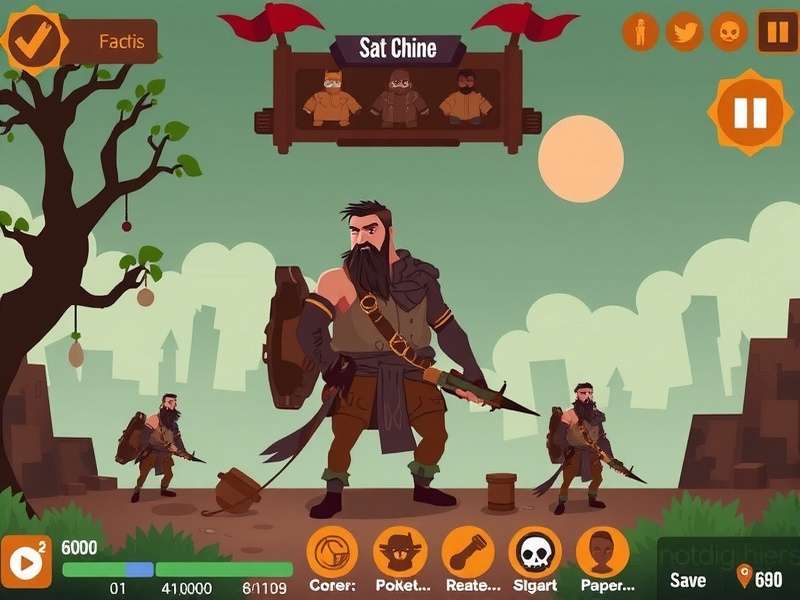Tap the orange play button
The width and height of the screenshot is (800, 600).
tap(25, 562)
